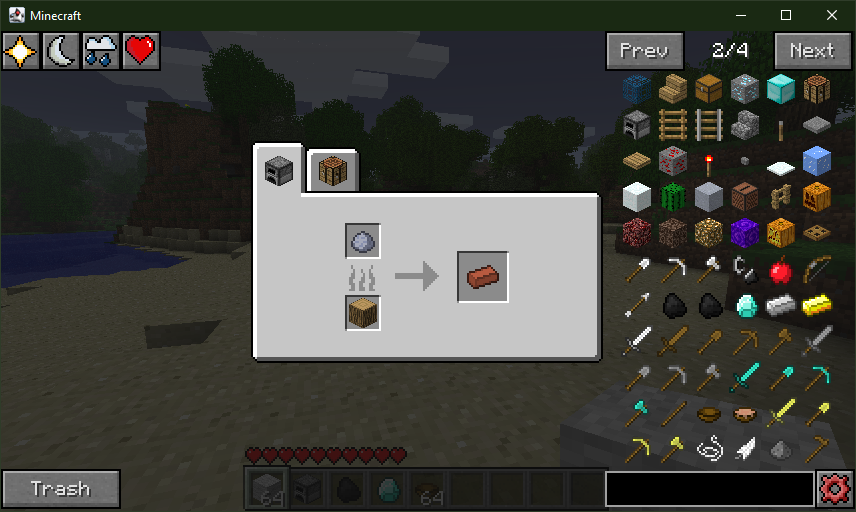Pick the diamond block from the item panel
The image size is (856, 512).
[x=780, y=88]
